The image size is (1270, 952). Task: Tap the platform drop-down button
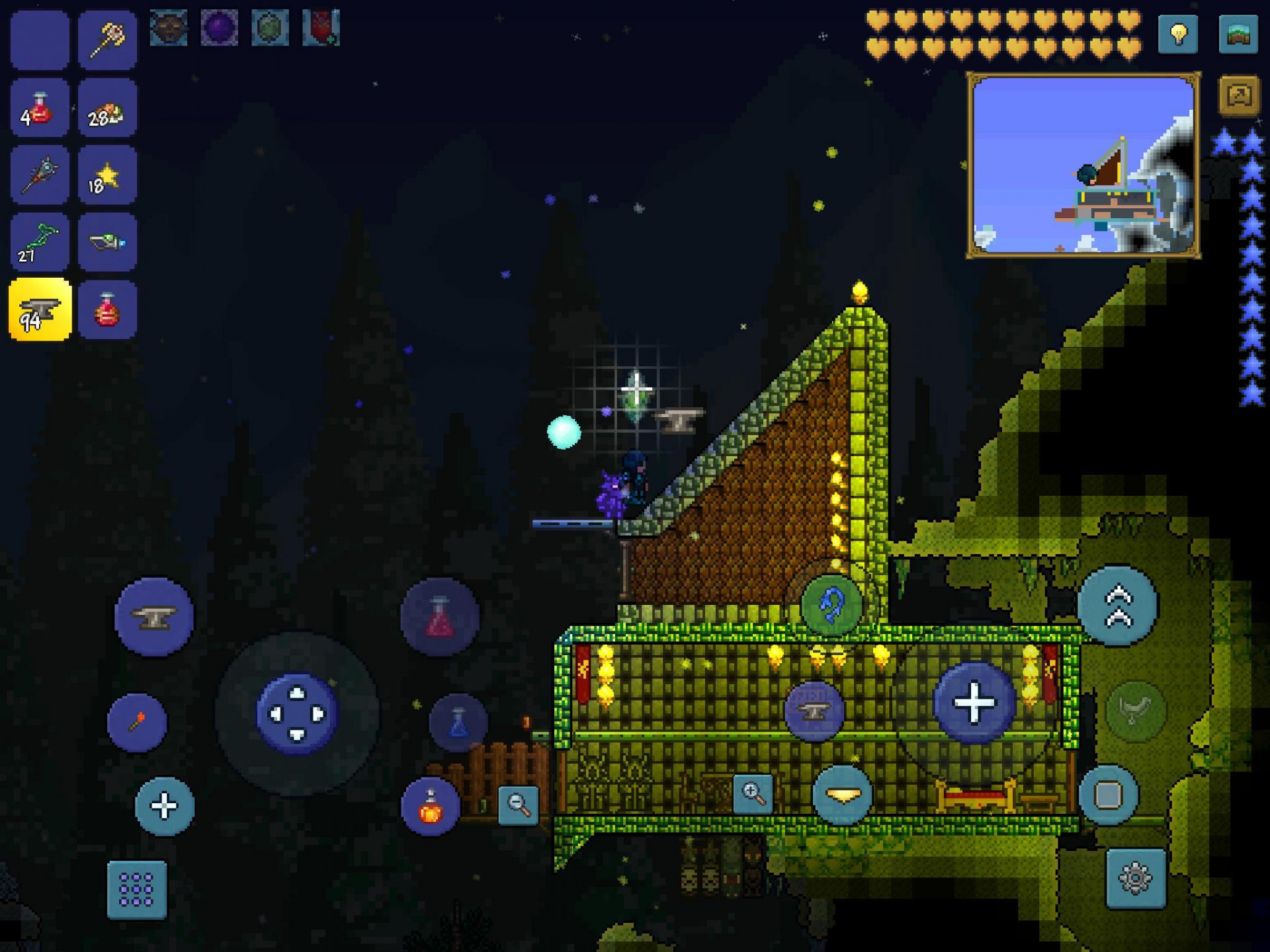tap(842, 794)
